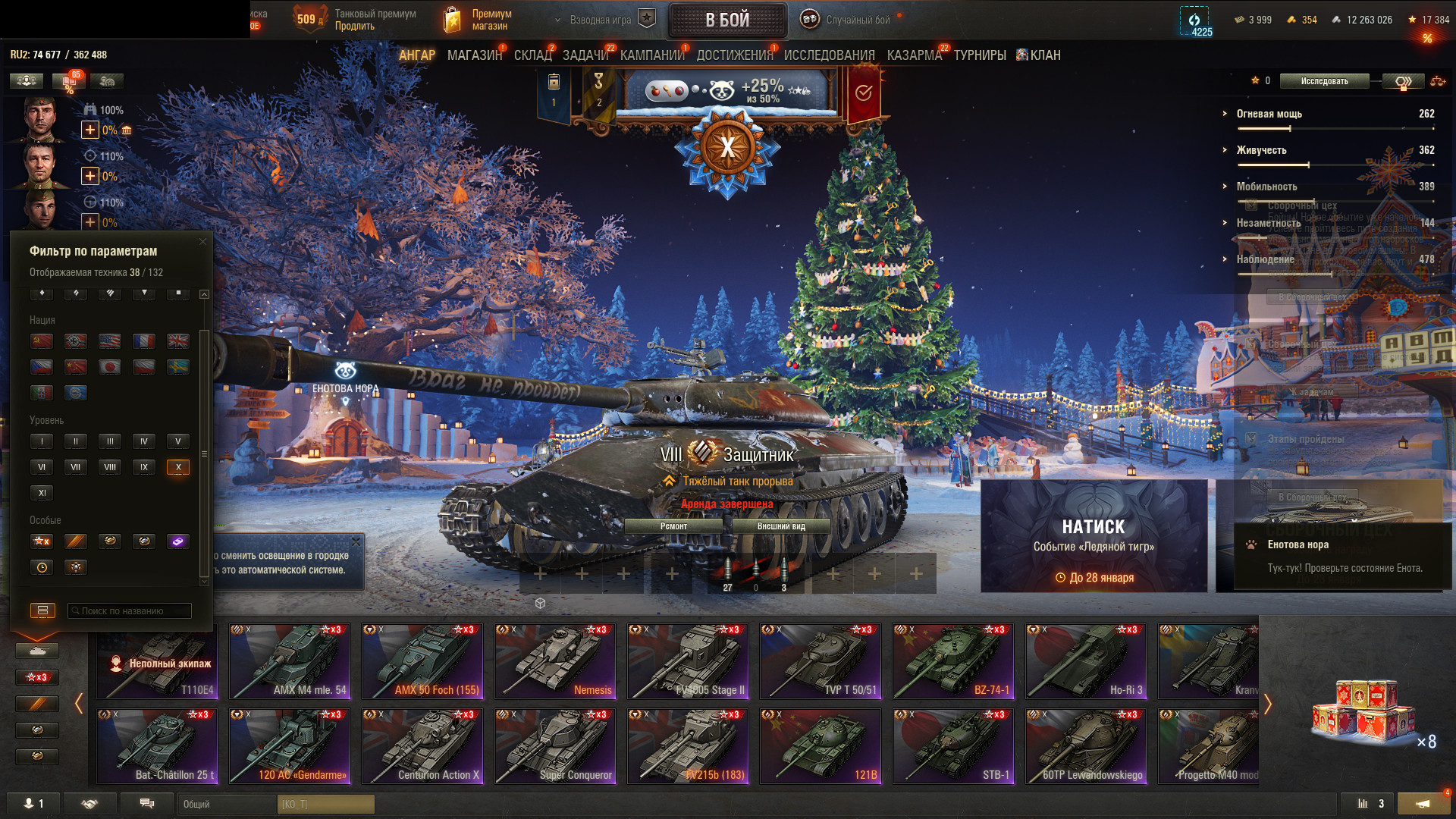Switch to the ИССЛЕДОВАНИЯ research tab
Viewport: 1456px width, 819px height.
(829, 55)
